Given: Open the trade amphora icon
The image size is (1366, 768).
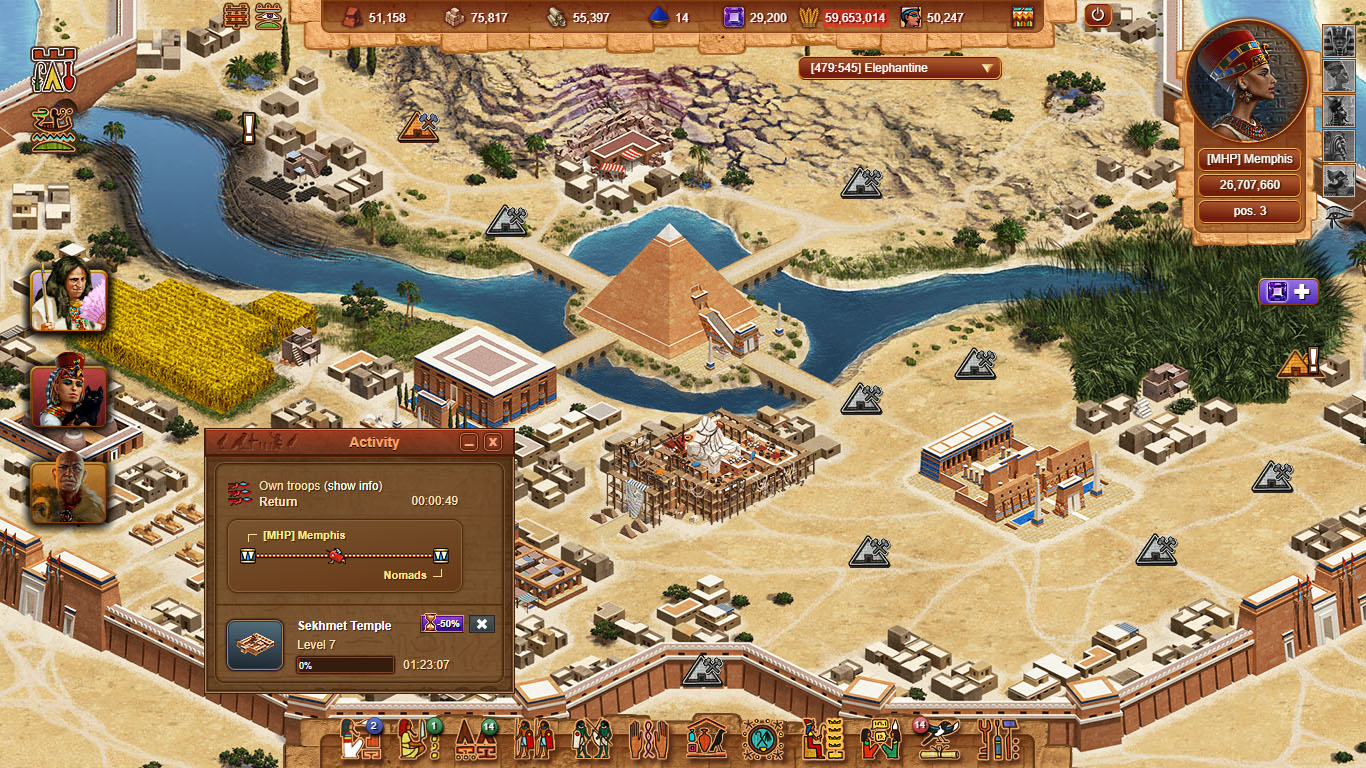Looking at the screenshot, I should click(x=707, y=737).
